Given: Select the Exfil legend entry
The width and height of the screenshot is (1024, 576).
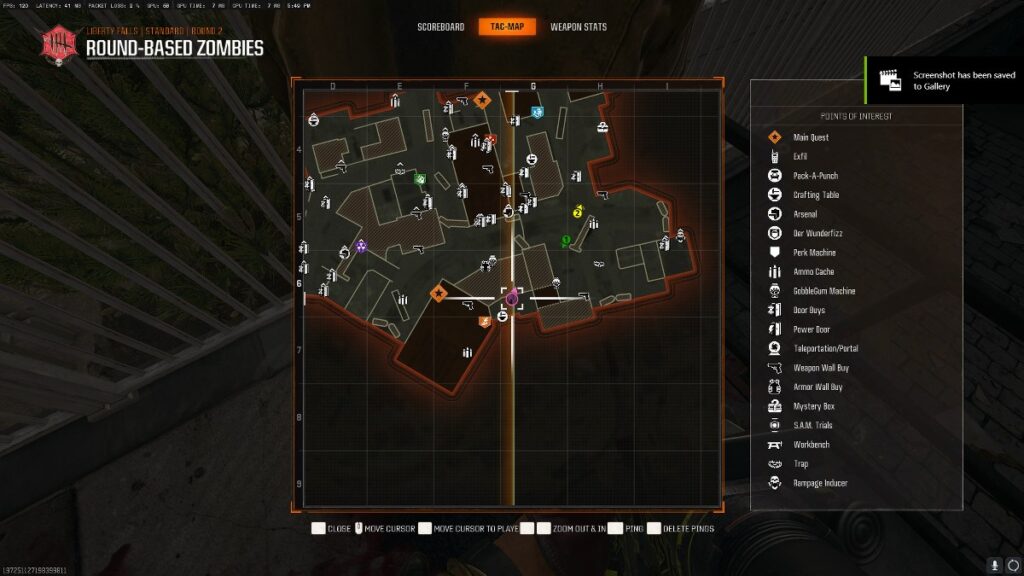Looking at the screenshot, I should [800, 157].
